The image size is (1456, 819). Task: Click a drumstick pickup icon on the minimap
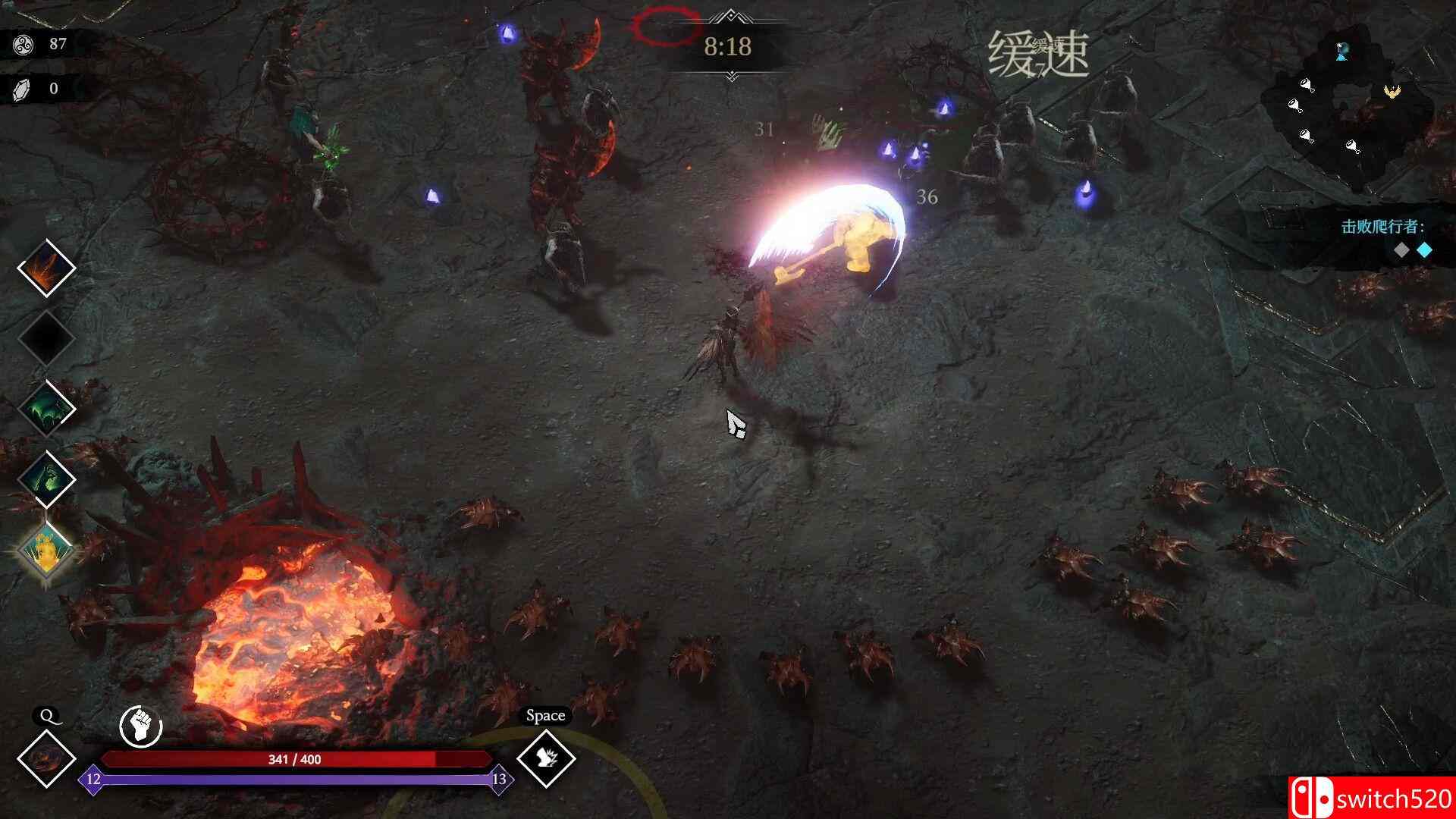1305,84
